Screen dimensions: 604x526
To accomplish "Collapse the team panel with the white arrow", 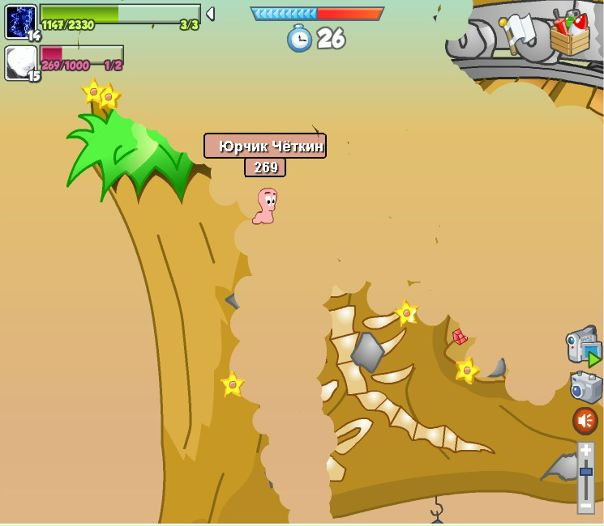I will (x=210, y=14).
